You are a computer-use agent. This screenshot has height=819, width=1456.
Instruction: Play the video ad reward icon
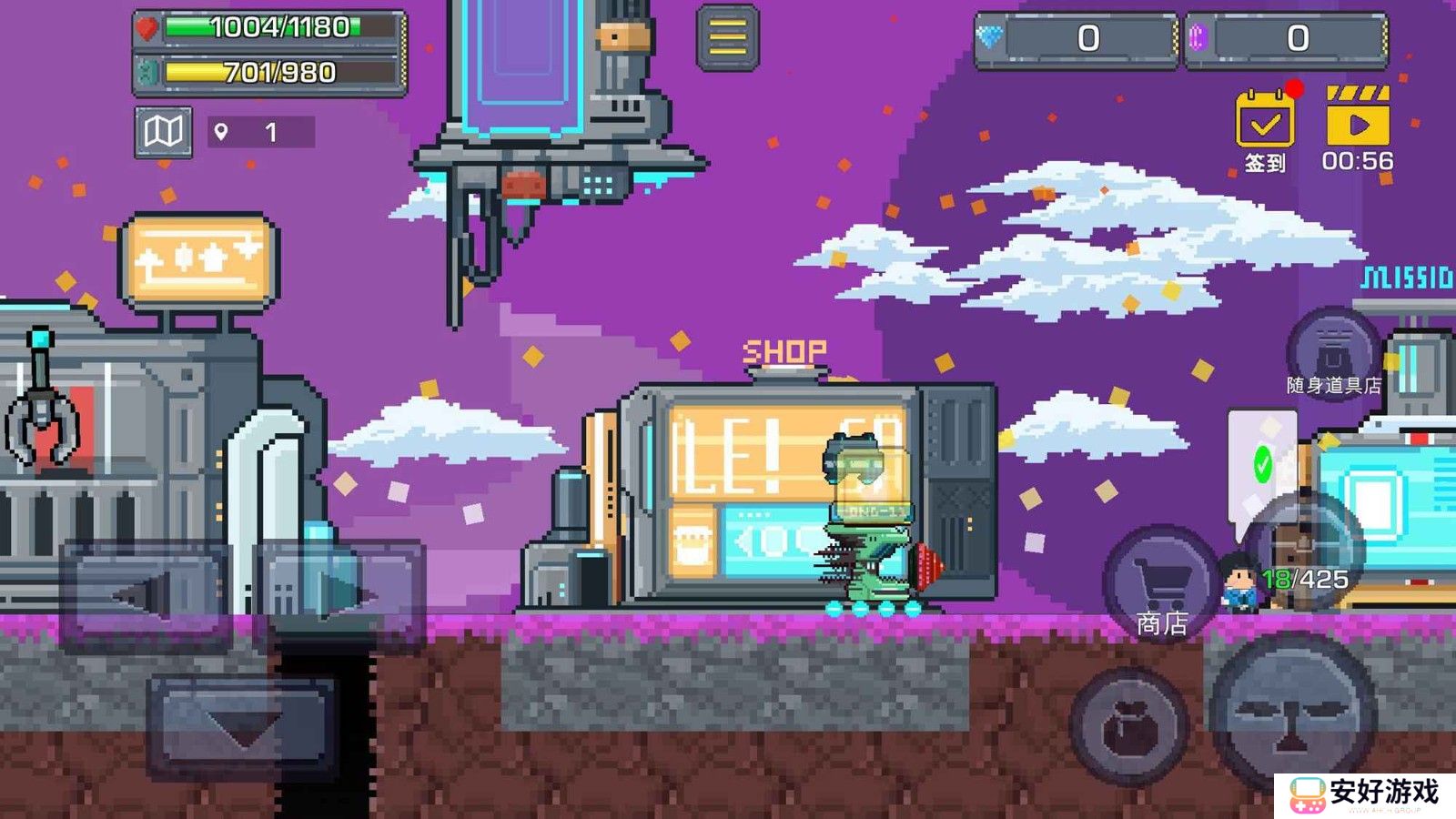pos(1358,120)
